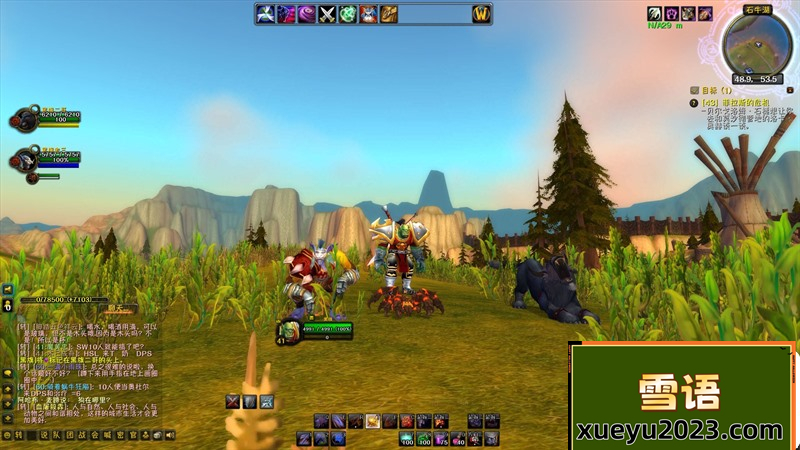The image size is (800, 450).
Task: Use the golden horn item icon
Action: (x=389, y=14)
